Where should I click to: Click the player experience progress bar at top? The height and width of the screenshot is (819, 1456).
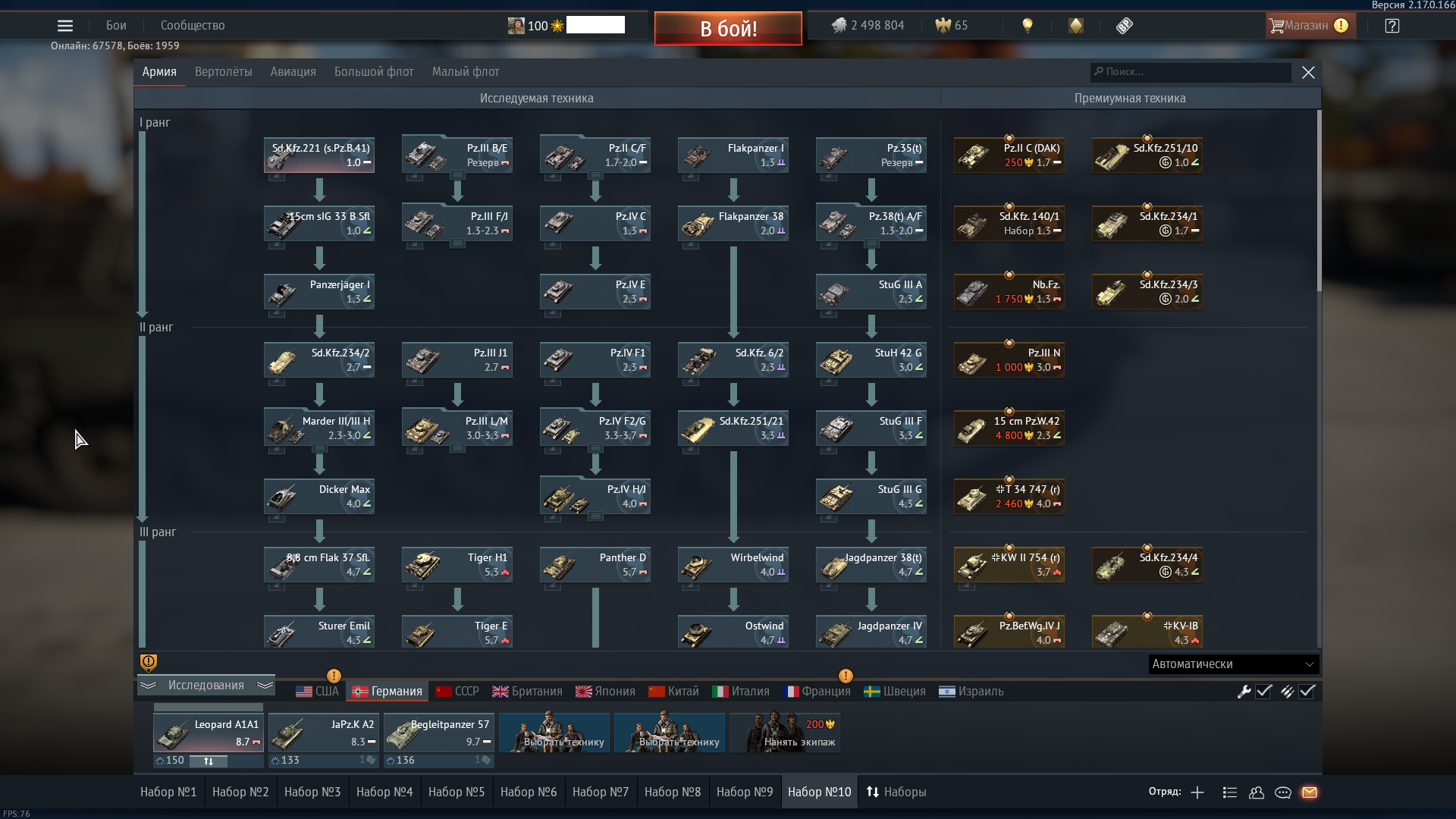[597, 24]
